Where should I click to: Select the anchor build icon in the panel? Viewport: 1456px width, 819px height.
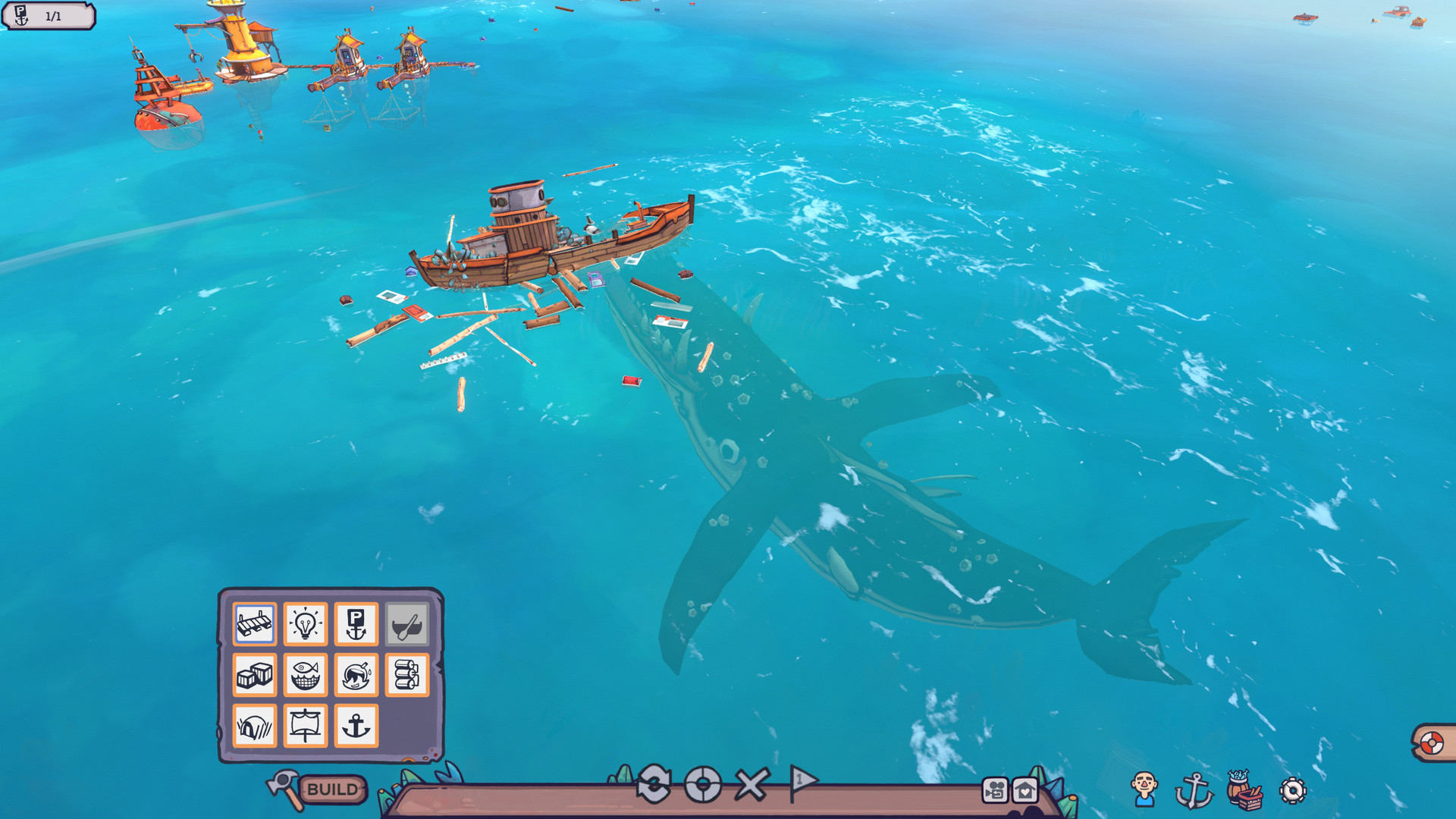[355, 726]
